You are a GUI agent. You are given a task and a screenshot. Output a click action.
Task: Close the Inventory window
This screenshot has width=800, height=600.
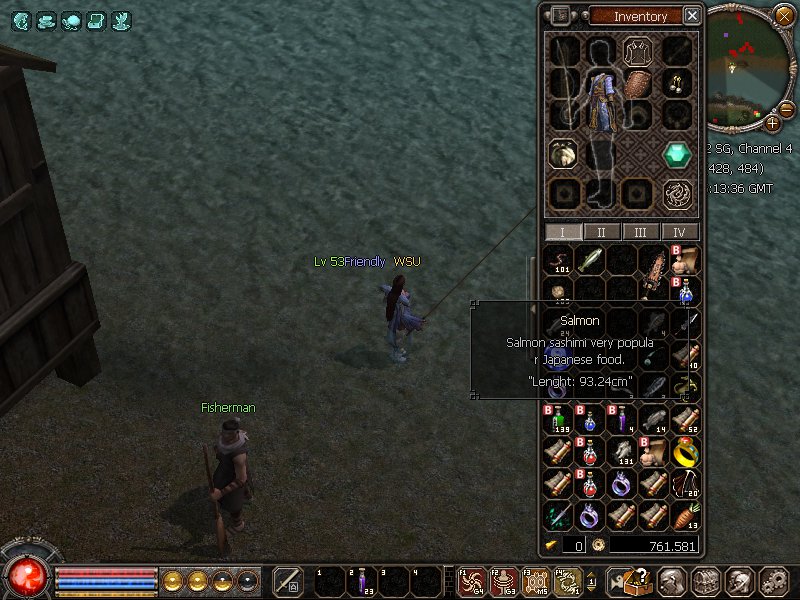tap(692, 16)
